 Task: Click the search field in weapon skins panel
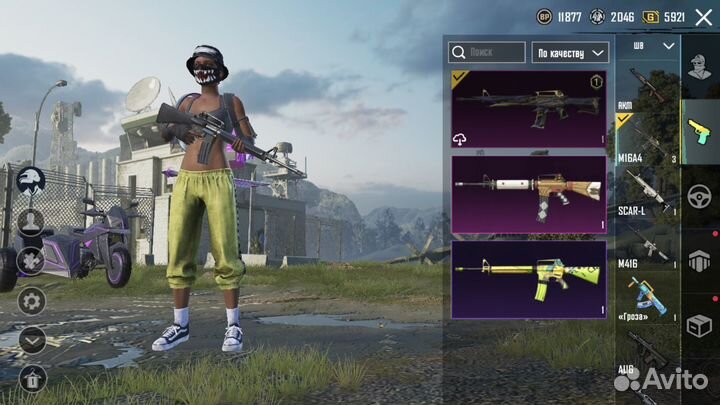[487, 52]
